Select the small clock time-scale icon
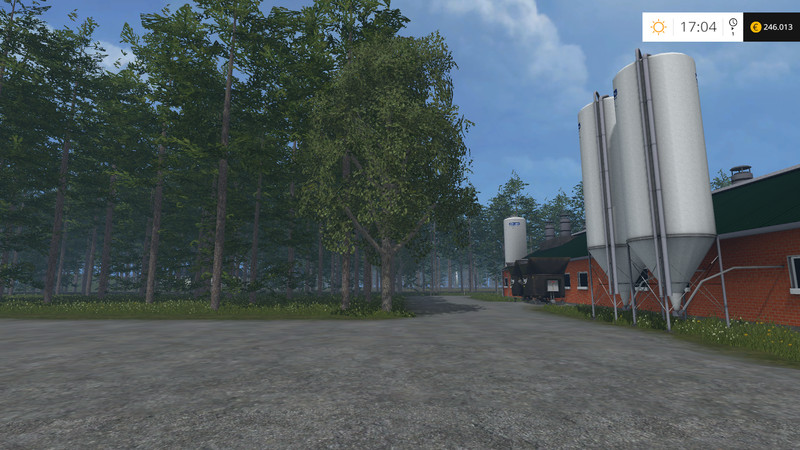800x450 pixels. click(x=733, y=25)
